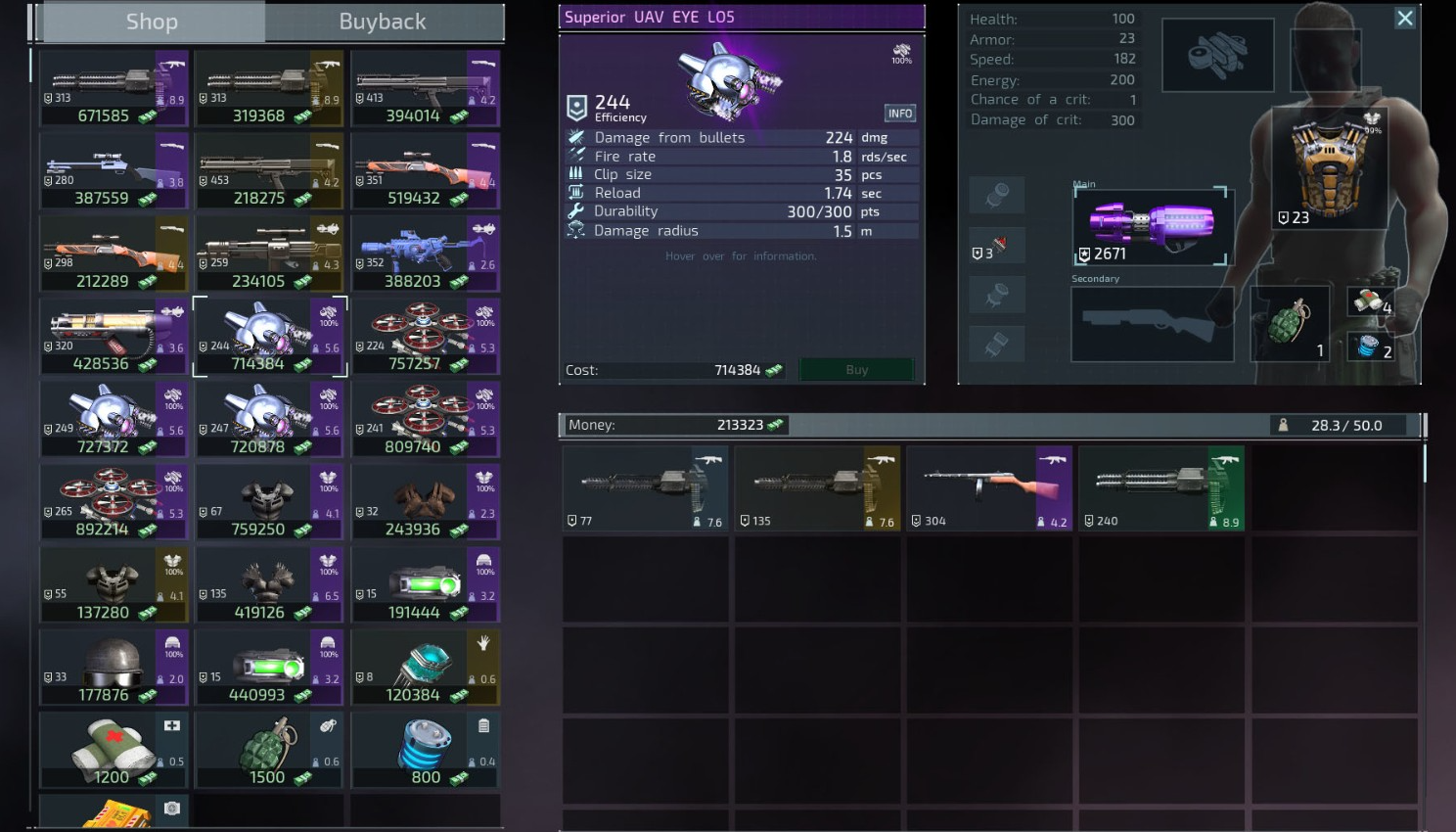
Task: Select the shop item priced 671585
Action: (114, 89)
